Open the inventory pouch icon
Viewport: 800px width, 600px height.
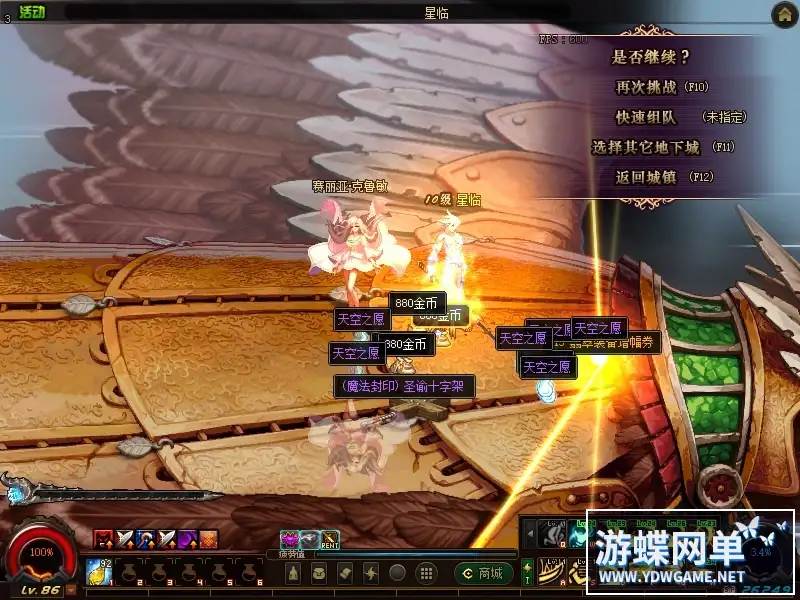(x=319, y=573)
